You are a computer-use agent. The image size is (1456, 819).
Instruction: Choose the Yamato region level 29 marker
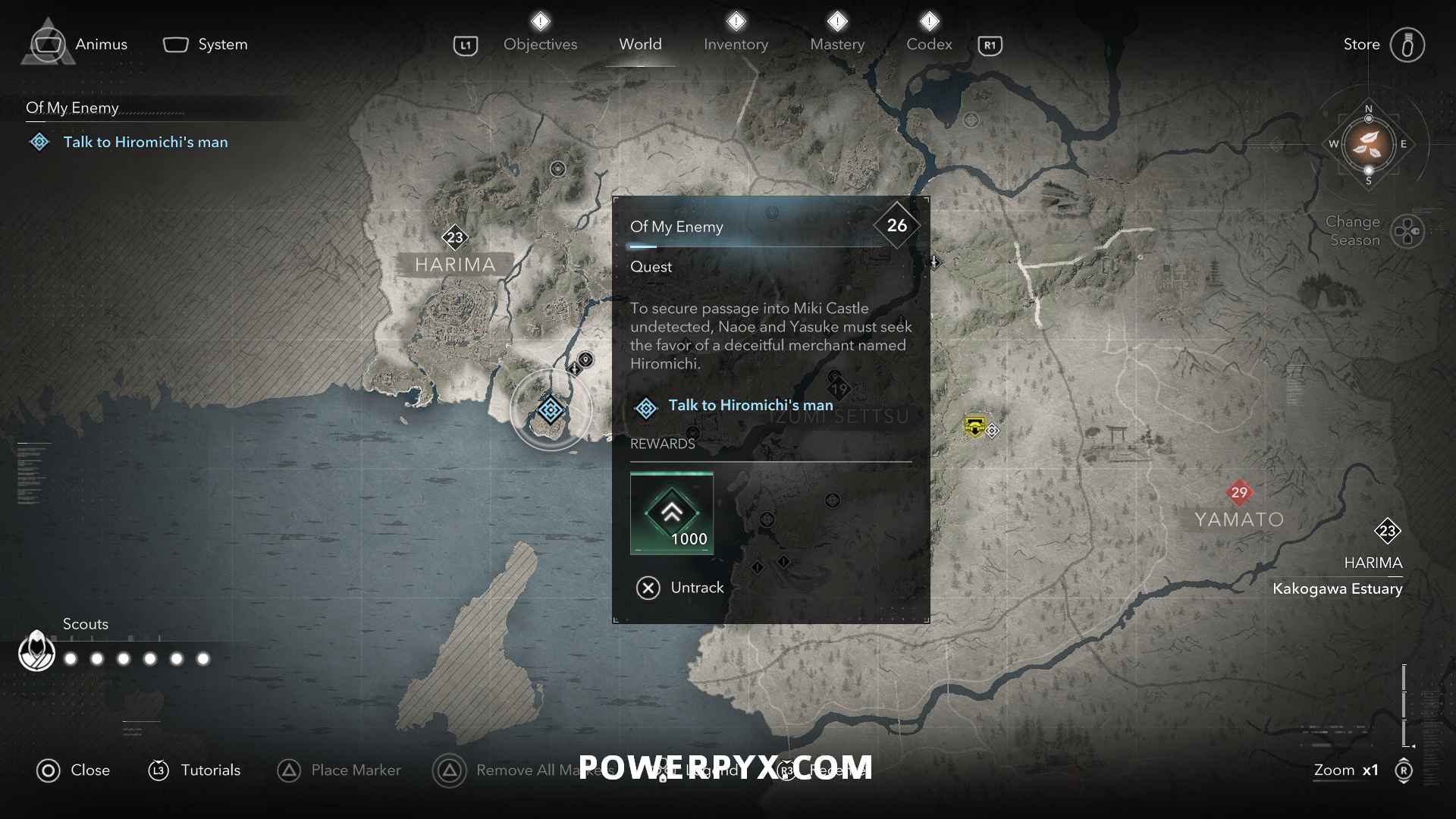(x=1239, y=492)
